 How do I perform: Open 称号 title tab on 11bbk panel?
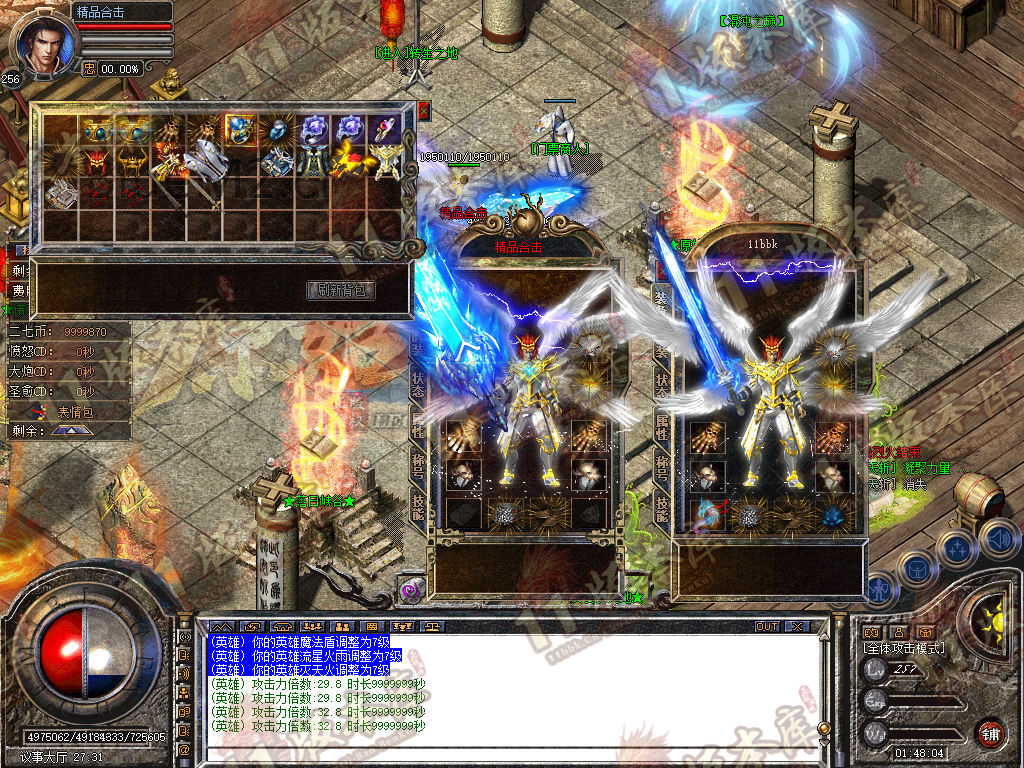(x=661, y=468)
